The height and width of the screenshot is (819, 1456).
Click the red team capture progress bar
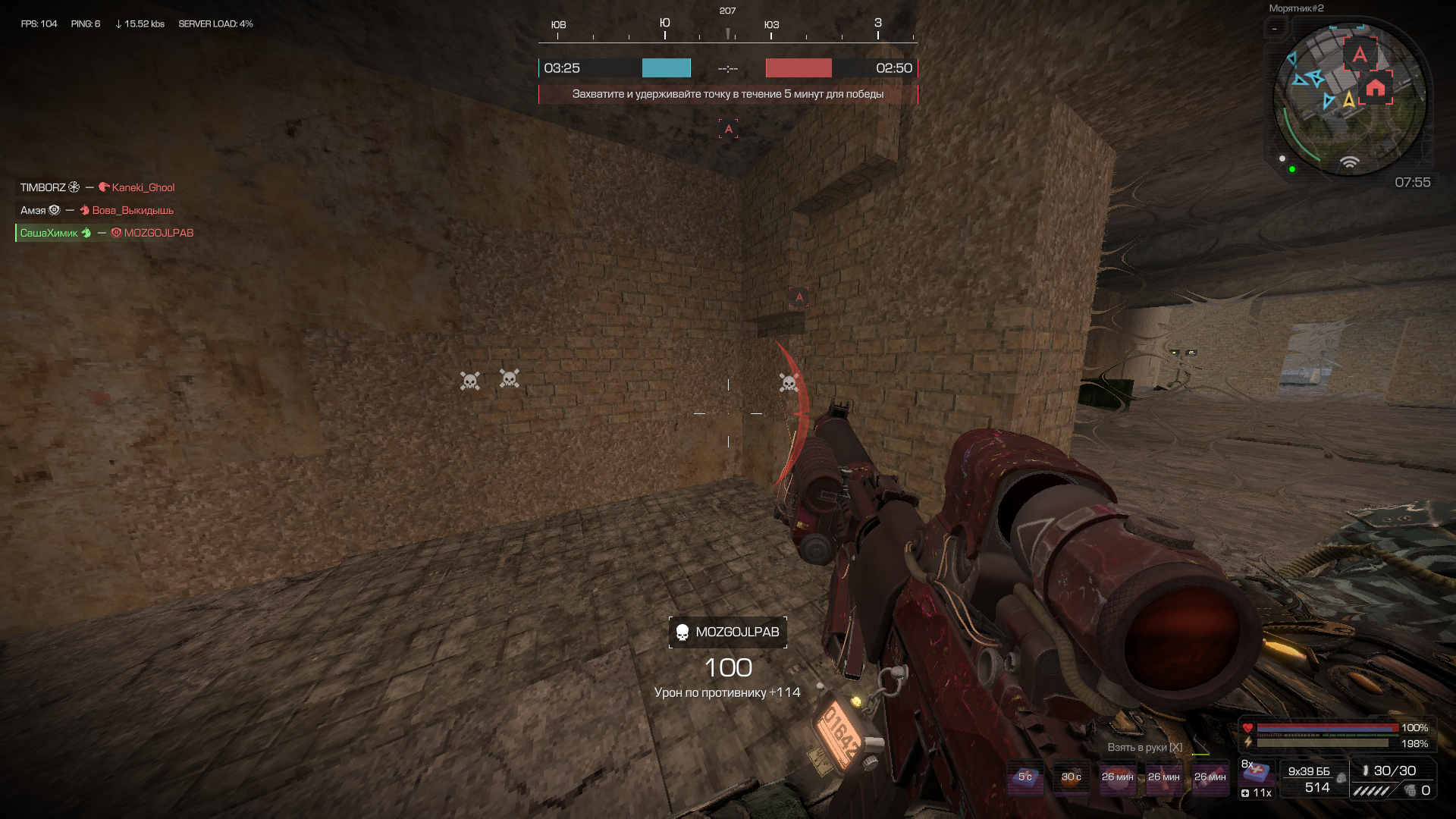pos(798,68)
